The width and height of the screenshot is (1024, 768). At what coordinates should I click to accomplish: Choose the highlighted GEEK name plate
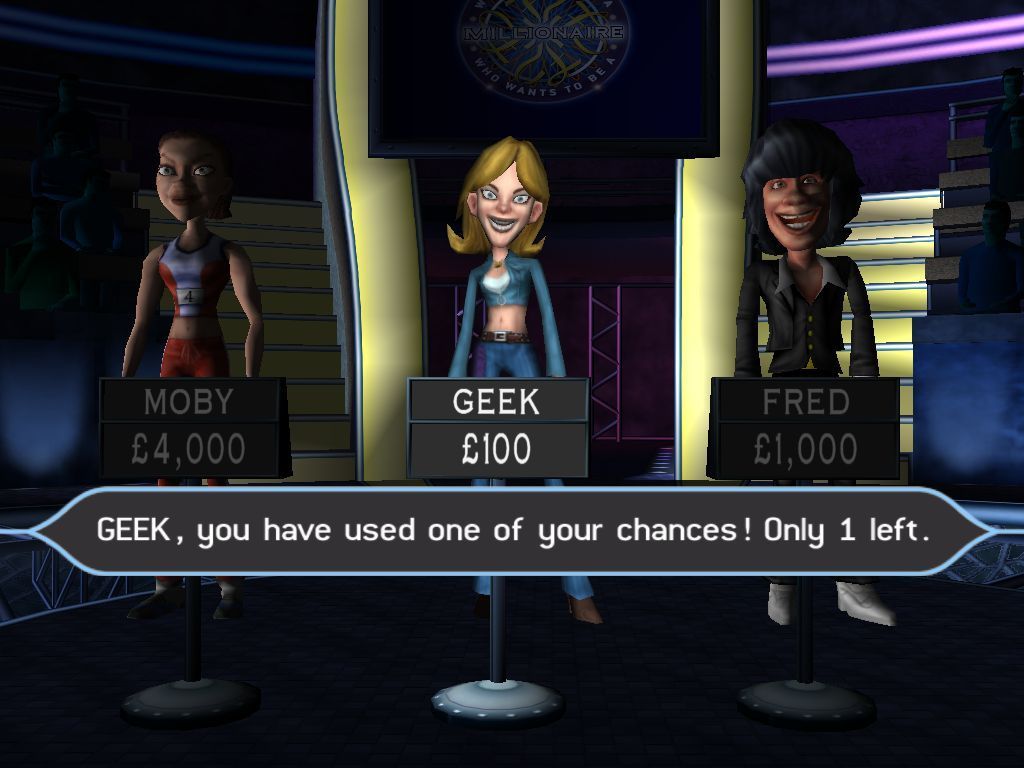(496, 402)
